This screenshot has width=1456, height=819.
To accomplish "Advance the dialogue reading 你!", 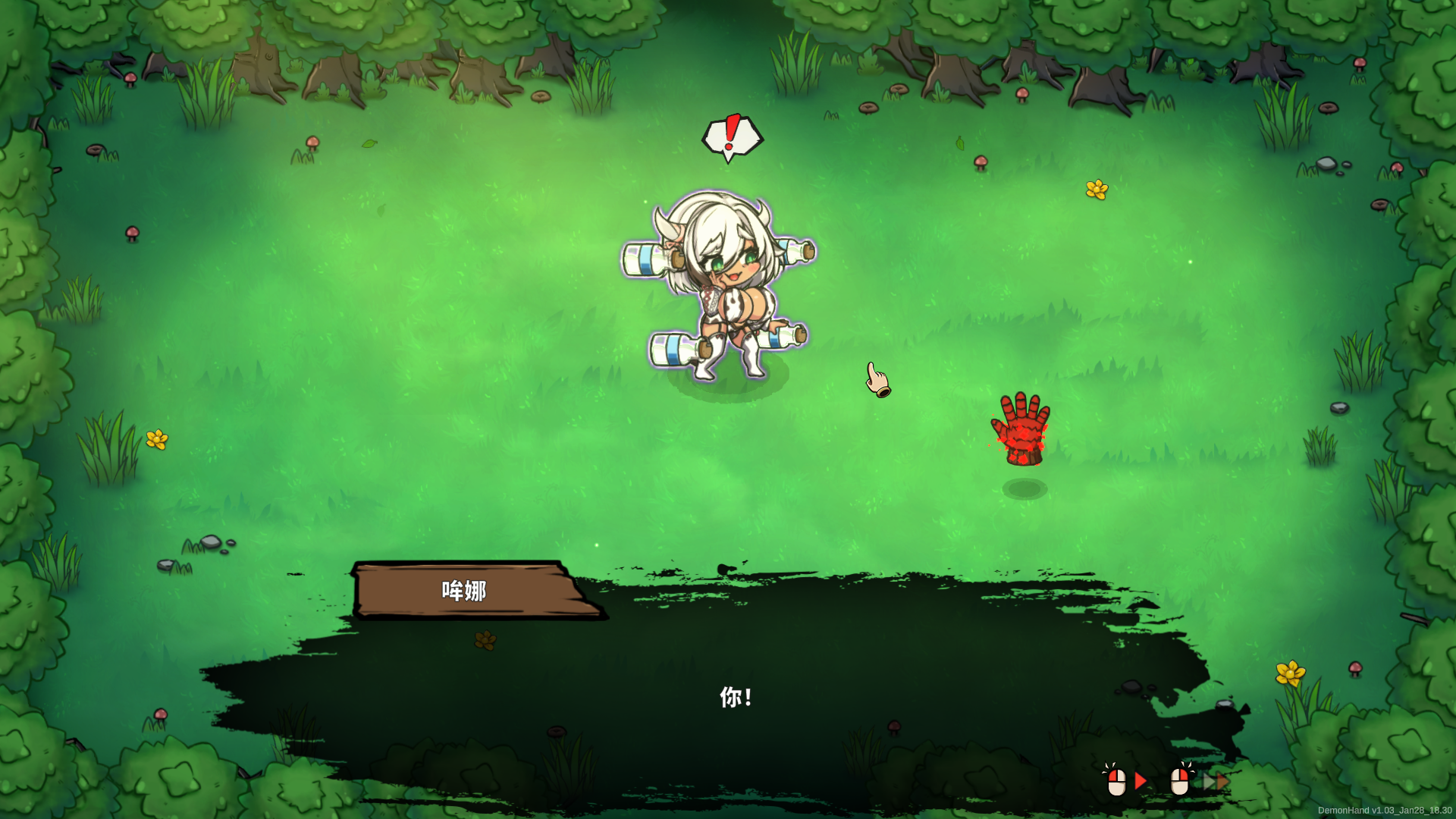I will tap(1125, 780).
